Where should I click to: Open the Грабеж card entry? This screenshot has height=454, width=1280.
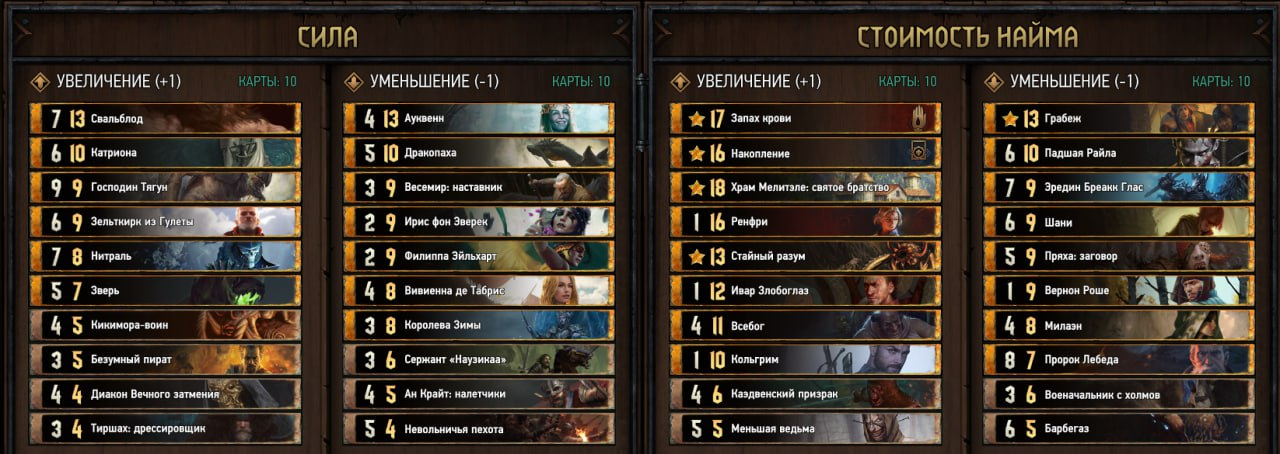tap(1119, 119)
